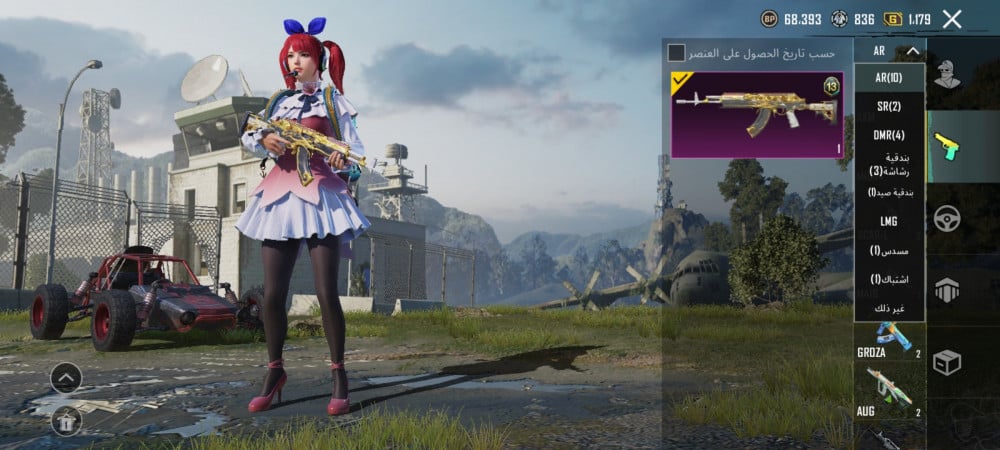The height and width of the screenshot is (450, 1000).
Task: Filter weapons by SR(2)
Action: [x=889, y=106]
